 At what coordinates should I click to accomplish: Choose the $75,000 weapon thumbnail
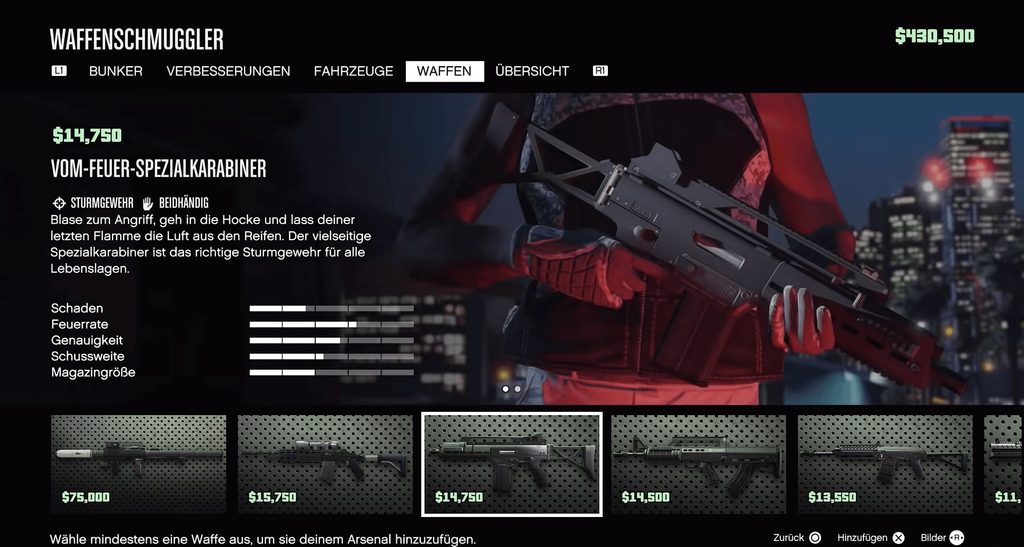click(x=138, y=464)
